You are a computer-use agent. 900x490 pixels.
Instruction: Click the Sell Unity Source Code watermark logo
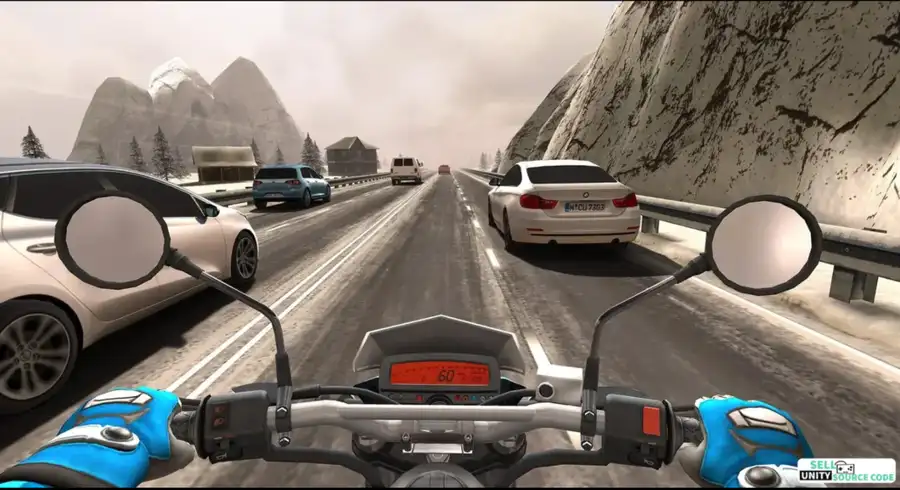846,472
